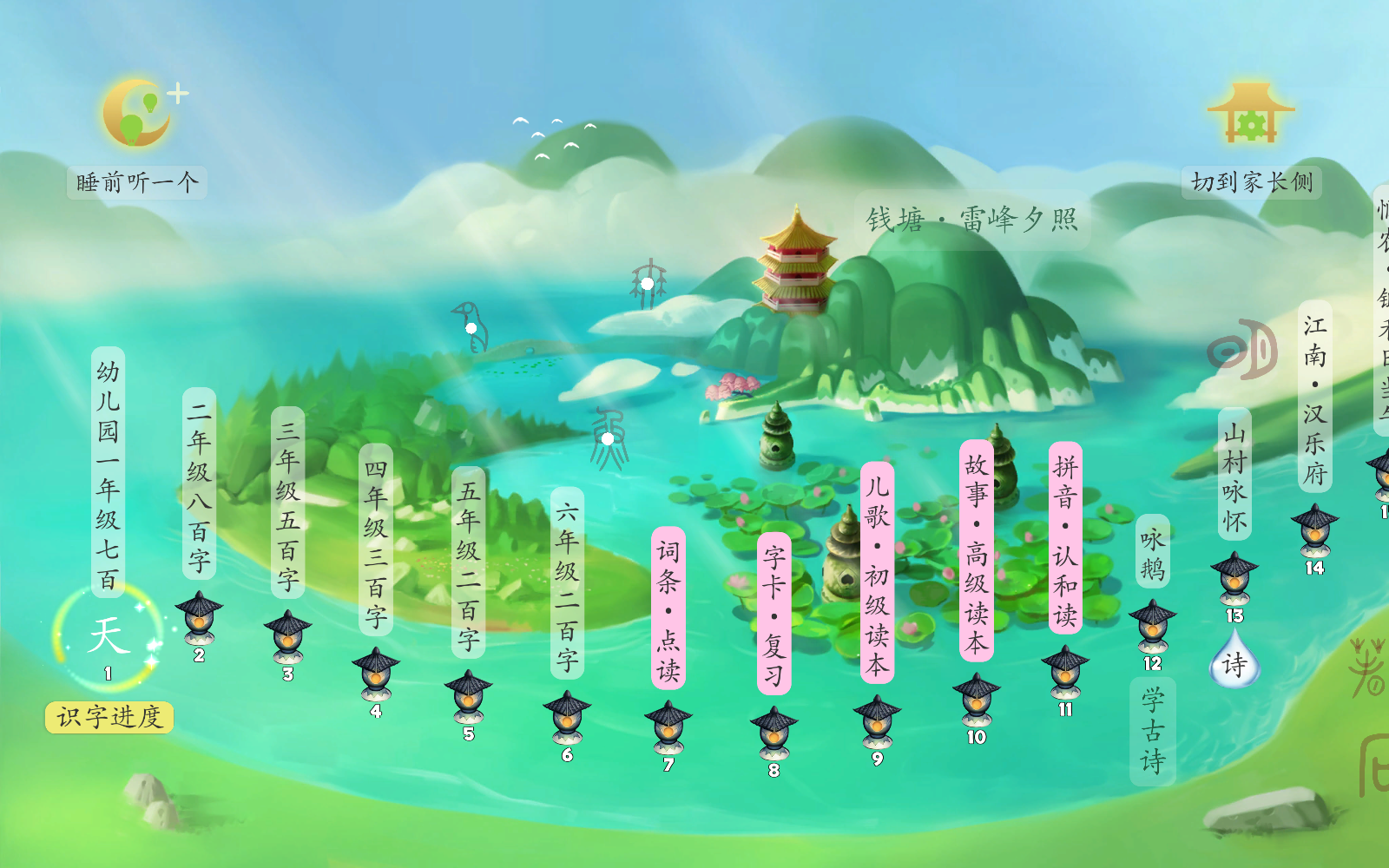Open the 睡前听一个 bedtime listening icon
1389x868 pixels.
pos(136,114)
